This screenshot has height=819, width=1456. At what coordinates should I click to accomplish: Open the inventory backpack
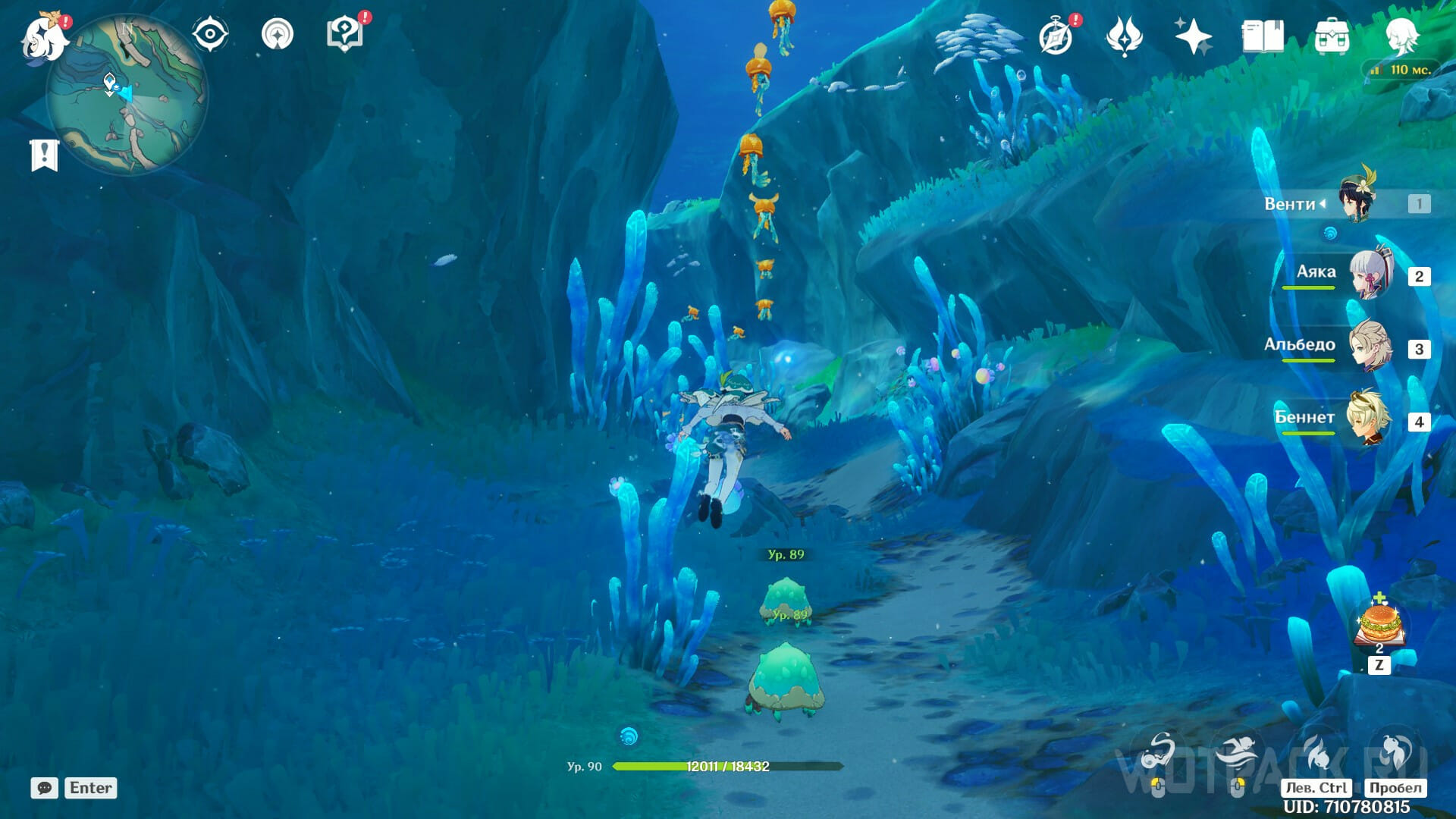(x=1332, y=36)
